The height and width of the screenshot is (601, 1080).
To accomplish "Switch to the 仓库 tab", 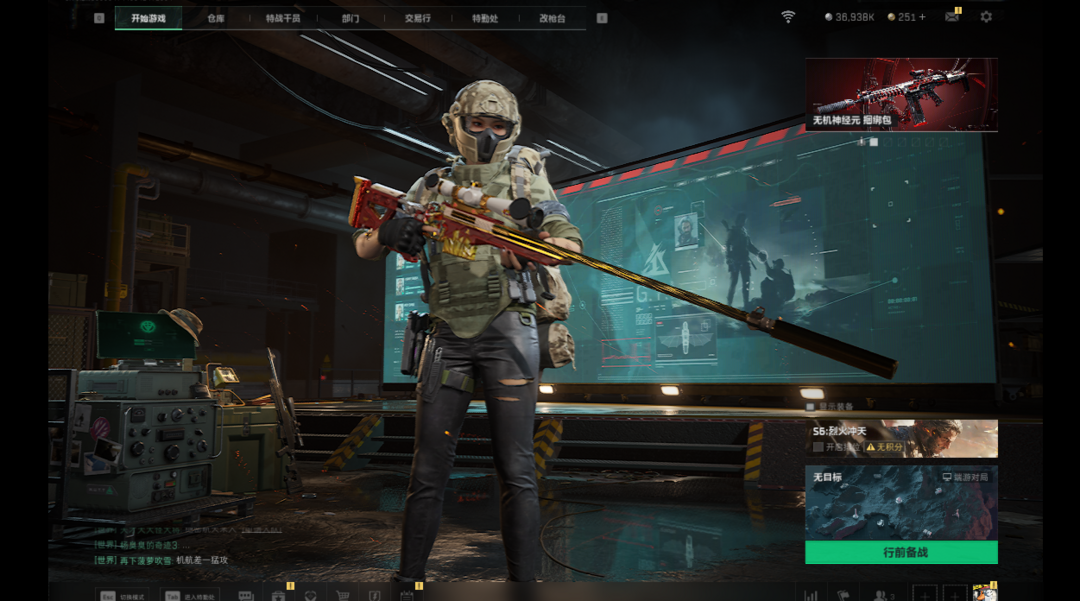I will (x=216, y=18).
